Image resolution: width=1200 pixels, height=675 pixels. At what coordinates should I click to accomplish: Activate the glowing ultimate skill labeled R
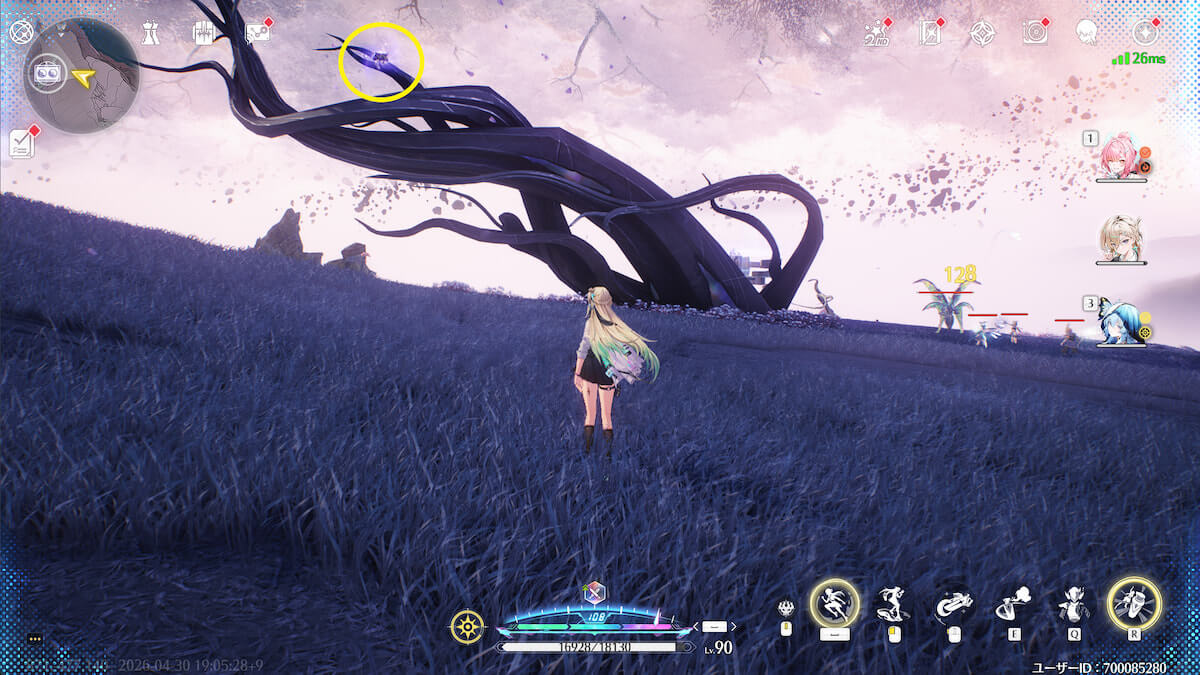1134,604
